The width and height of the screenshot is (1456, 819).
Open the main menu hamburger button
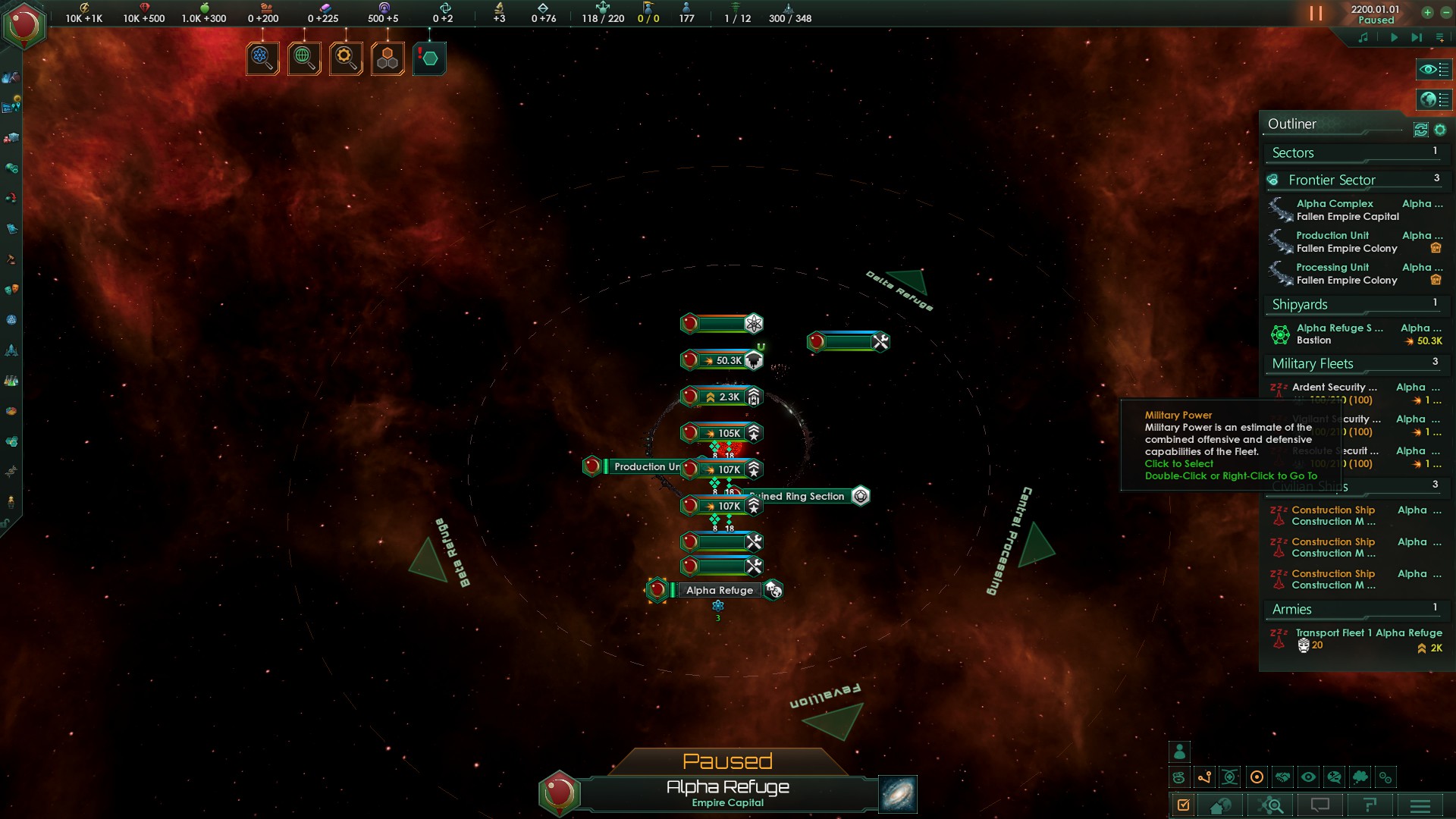(x=1420, y=805)
